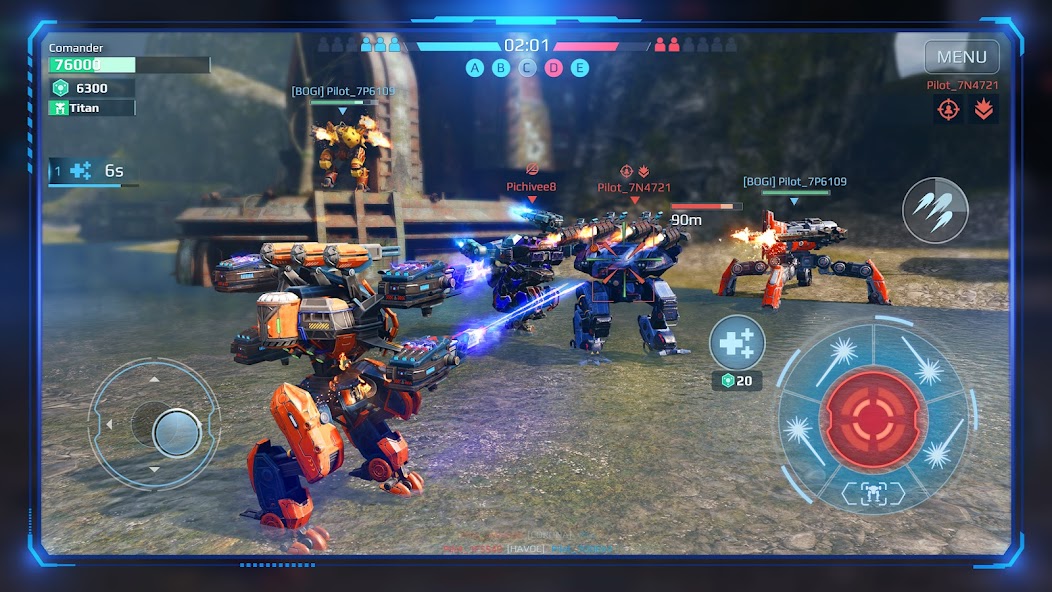This screenshot has height=592, width=1052.
Task: Open the MENU button
Action: click(x=961, y=57)
